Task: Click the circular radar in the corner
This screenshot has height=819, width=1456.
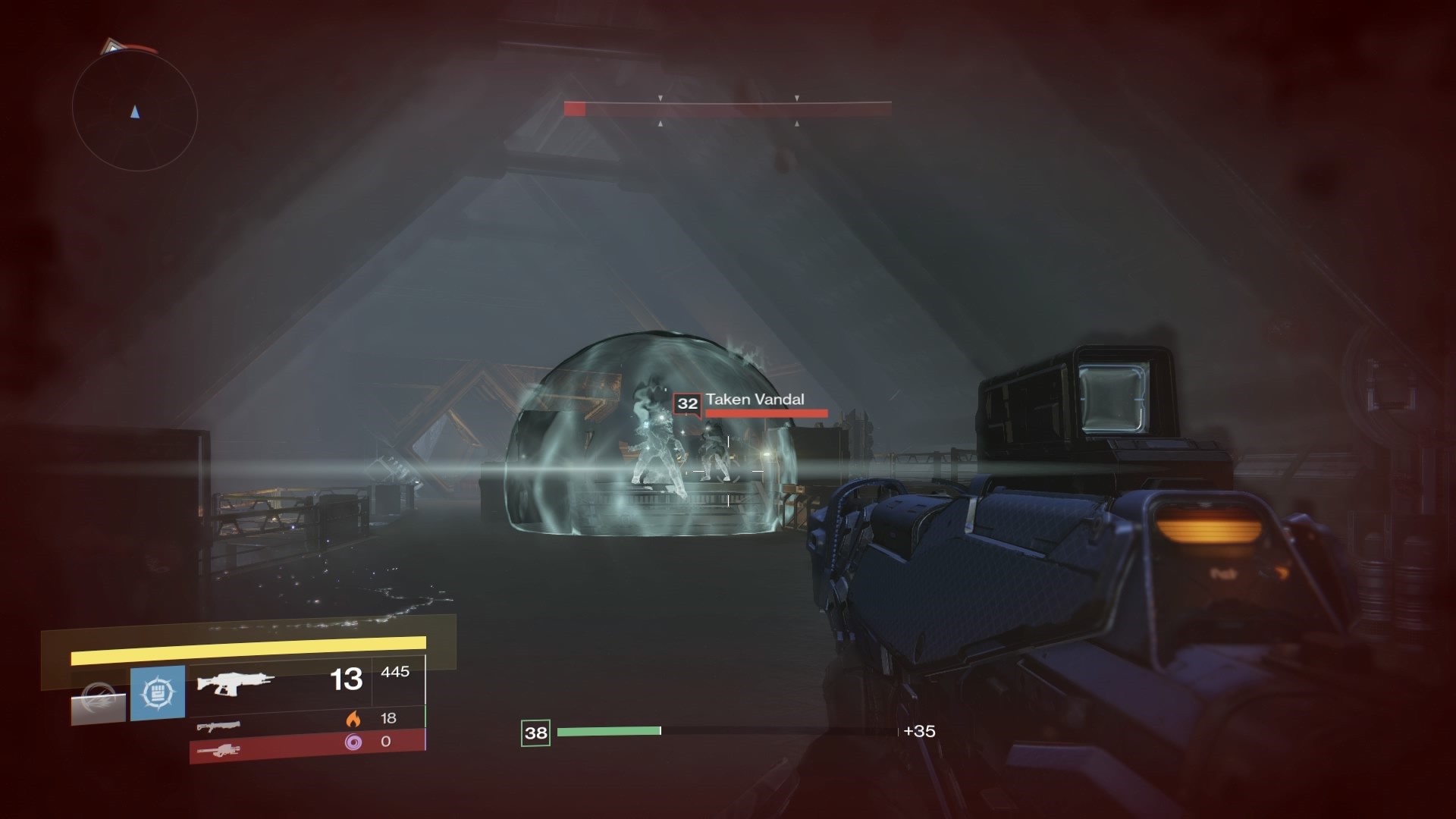Action: point(135,111)
